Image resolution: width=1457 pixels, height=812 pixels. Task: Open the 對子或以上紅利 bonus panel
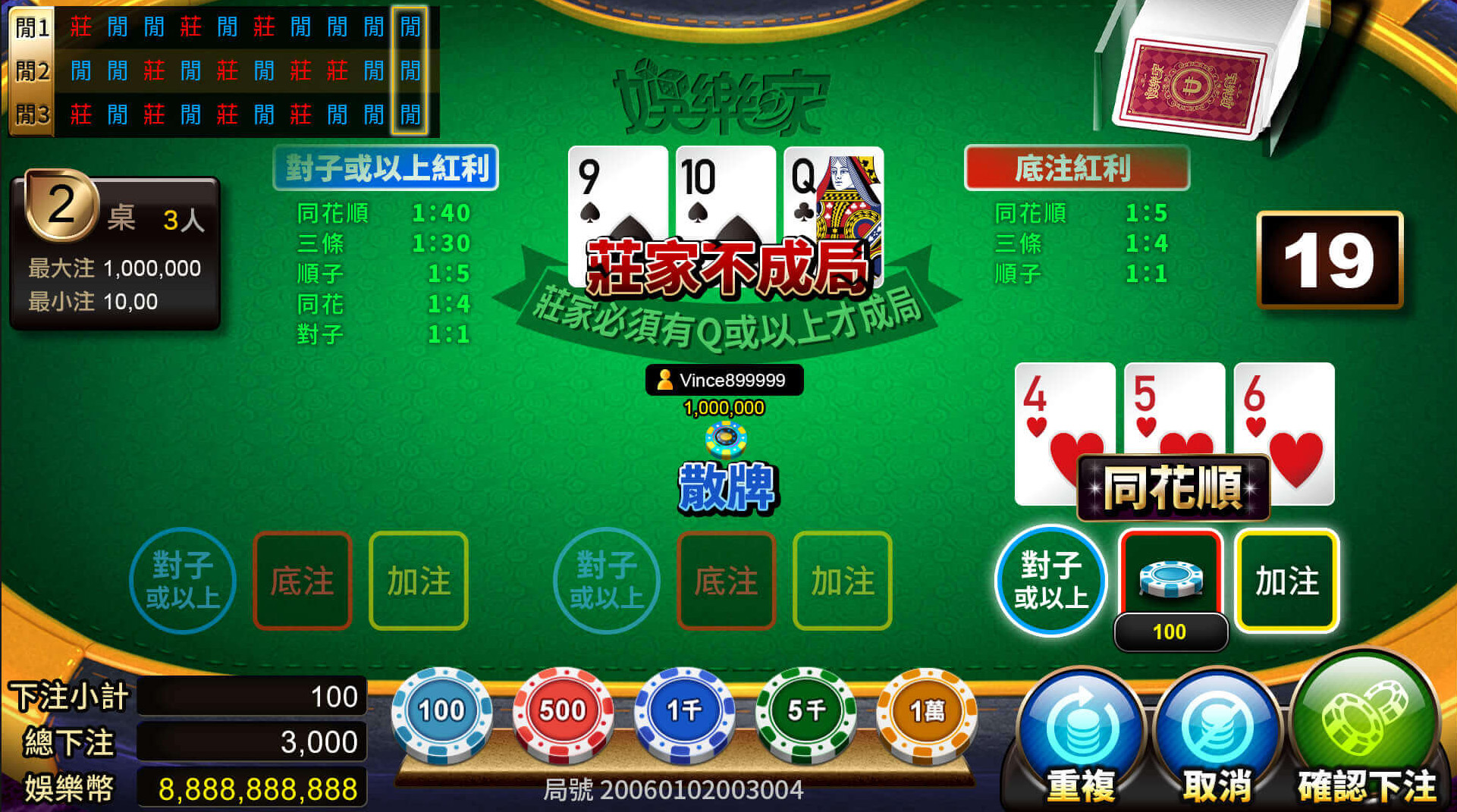point(385,170)
